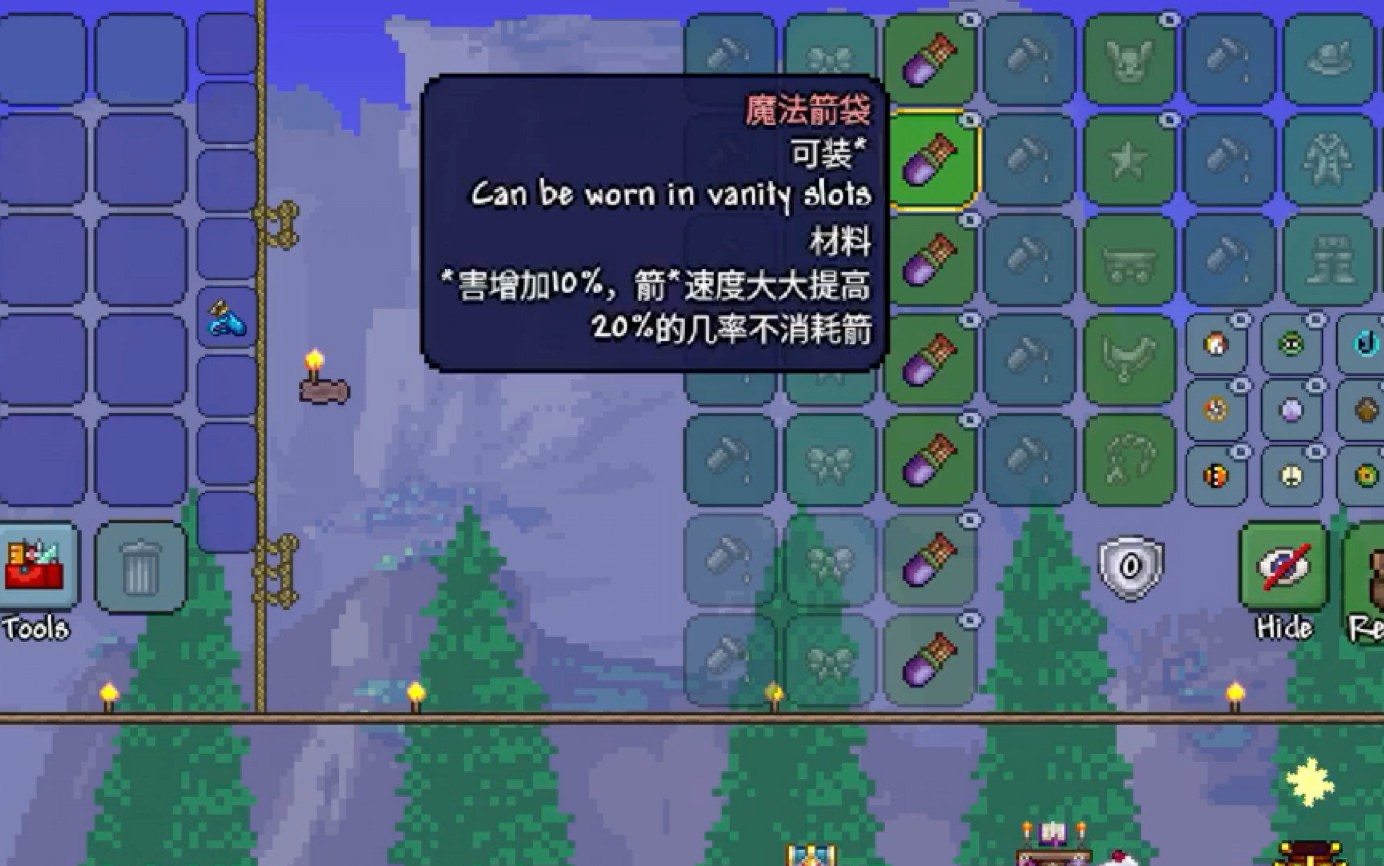Click the star-icon mount equipment slot
The image size is (1384, 866).
1128,155
